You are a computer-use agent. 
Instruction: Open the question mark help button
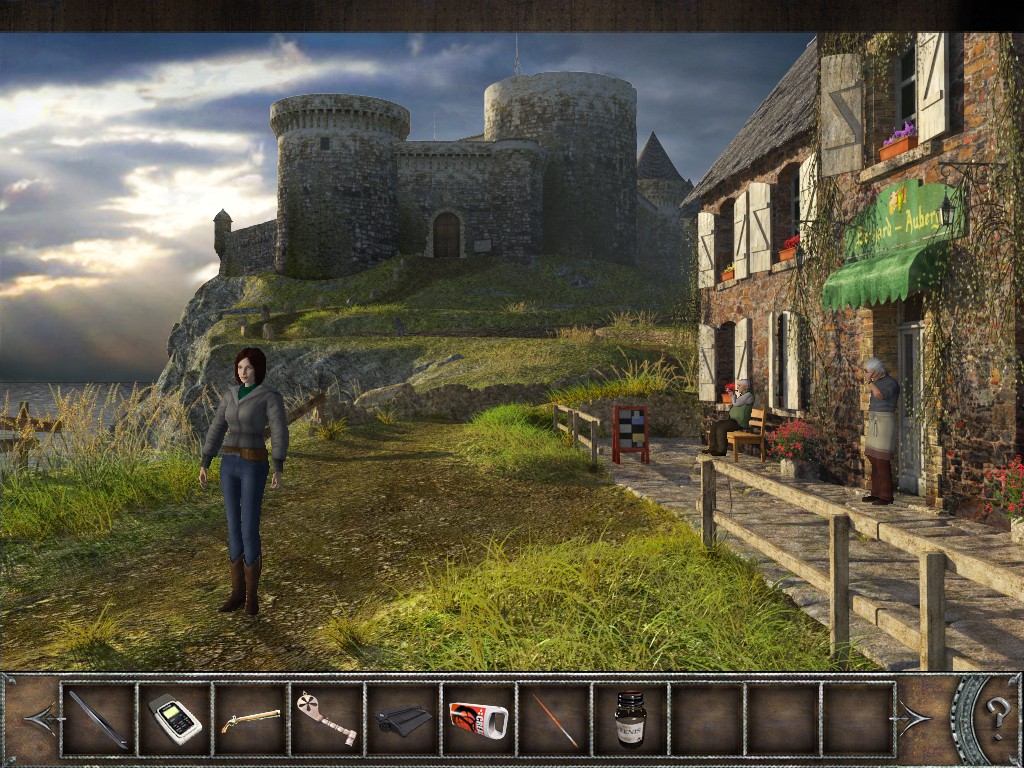(997, 717)
